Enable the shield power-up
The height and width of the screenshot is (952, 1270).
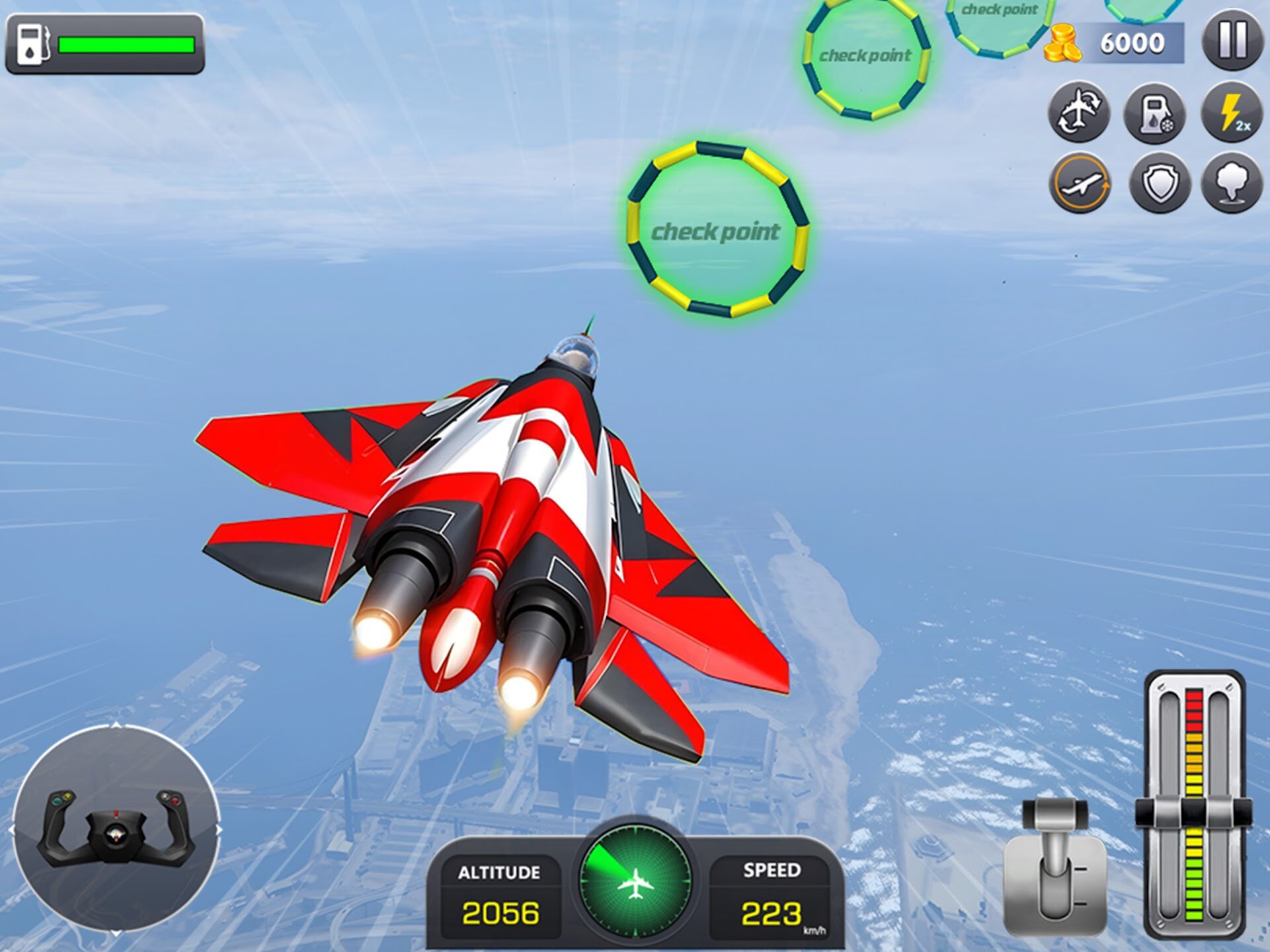coord(1159,184)
